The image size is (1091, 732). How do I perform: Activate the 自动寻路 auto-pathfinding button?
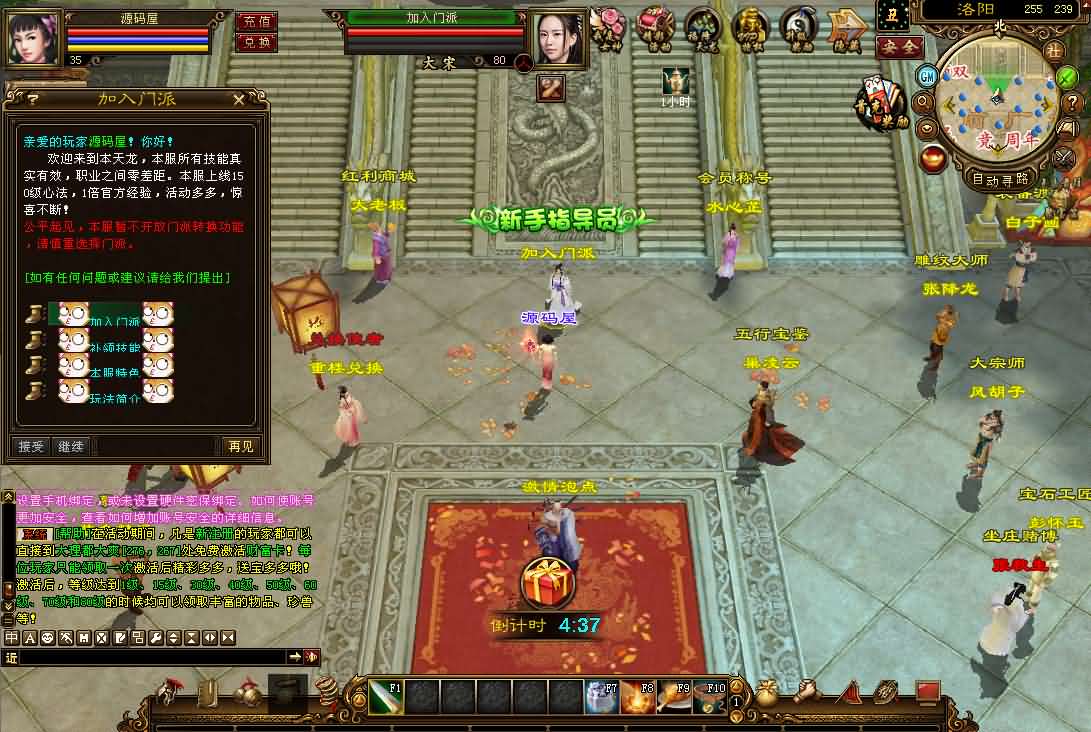coord(1000,179)
